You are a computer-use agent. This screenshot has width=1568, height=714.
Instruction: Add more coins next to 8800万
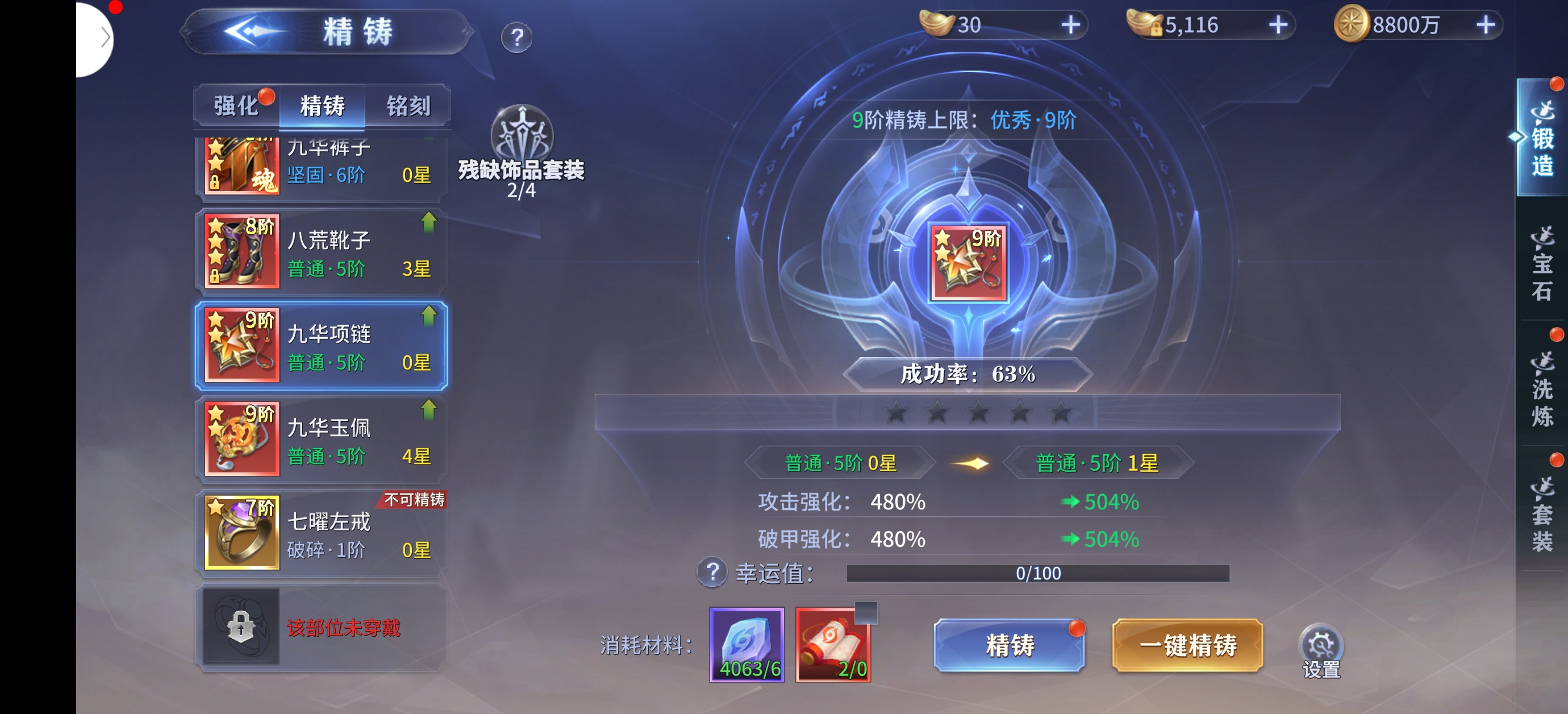tap(1485, 25)
